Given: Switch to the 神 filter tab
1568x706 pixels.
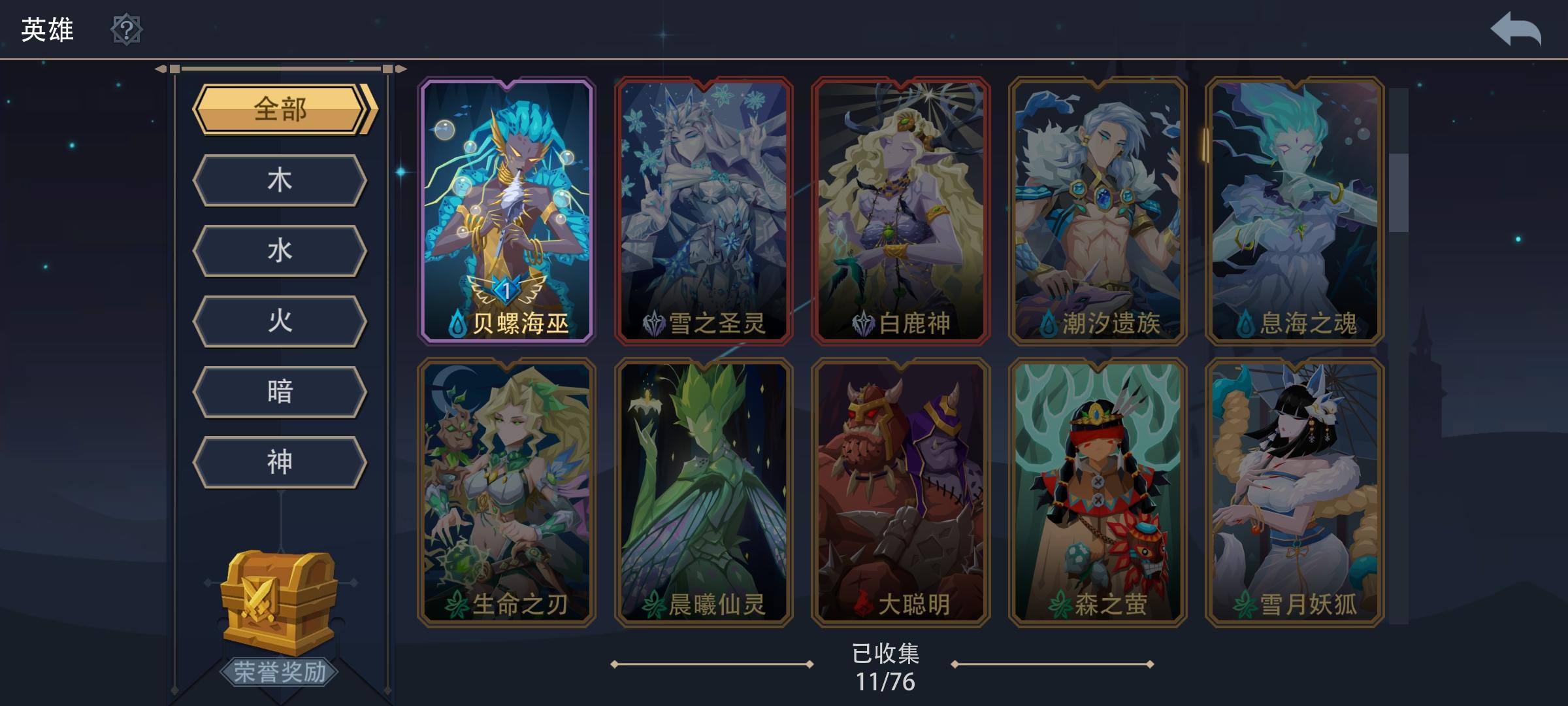Looking at the screenshot, I should pos(280,461).
